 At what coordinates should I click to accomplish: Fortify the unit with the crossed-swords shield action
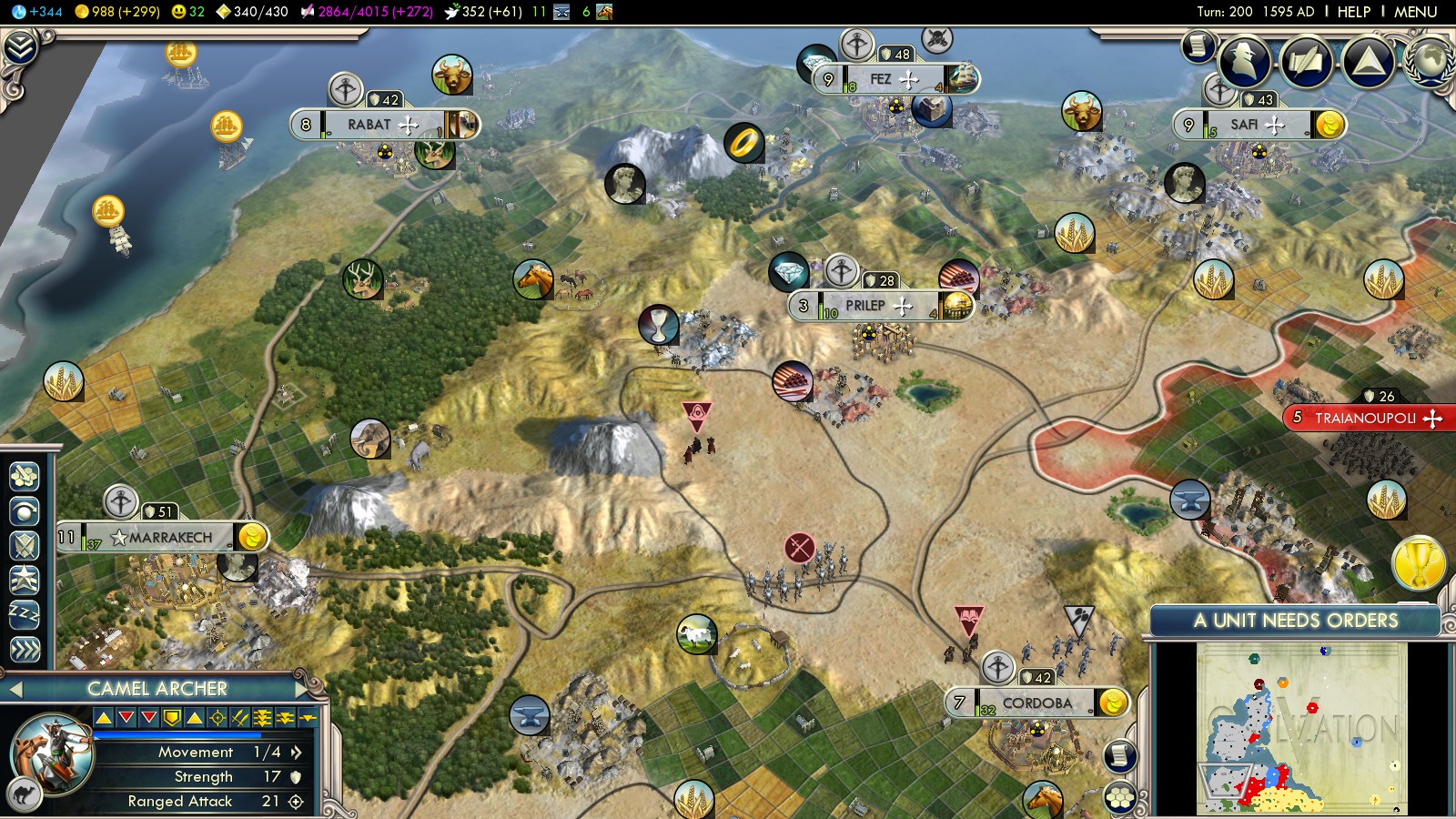(25, 545)
